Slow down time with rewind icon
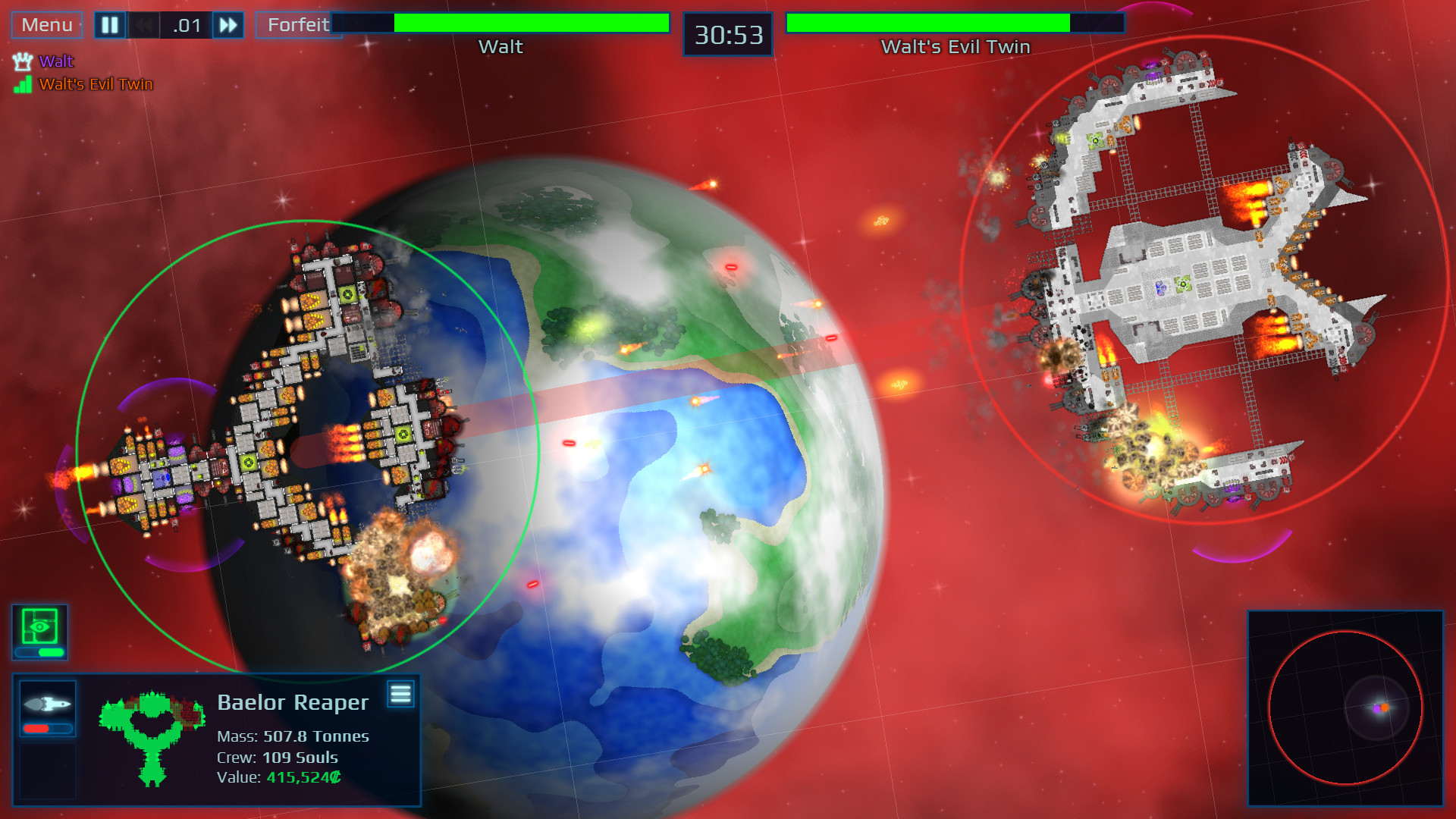1456x819 pixels. pos(145,24)
